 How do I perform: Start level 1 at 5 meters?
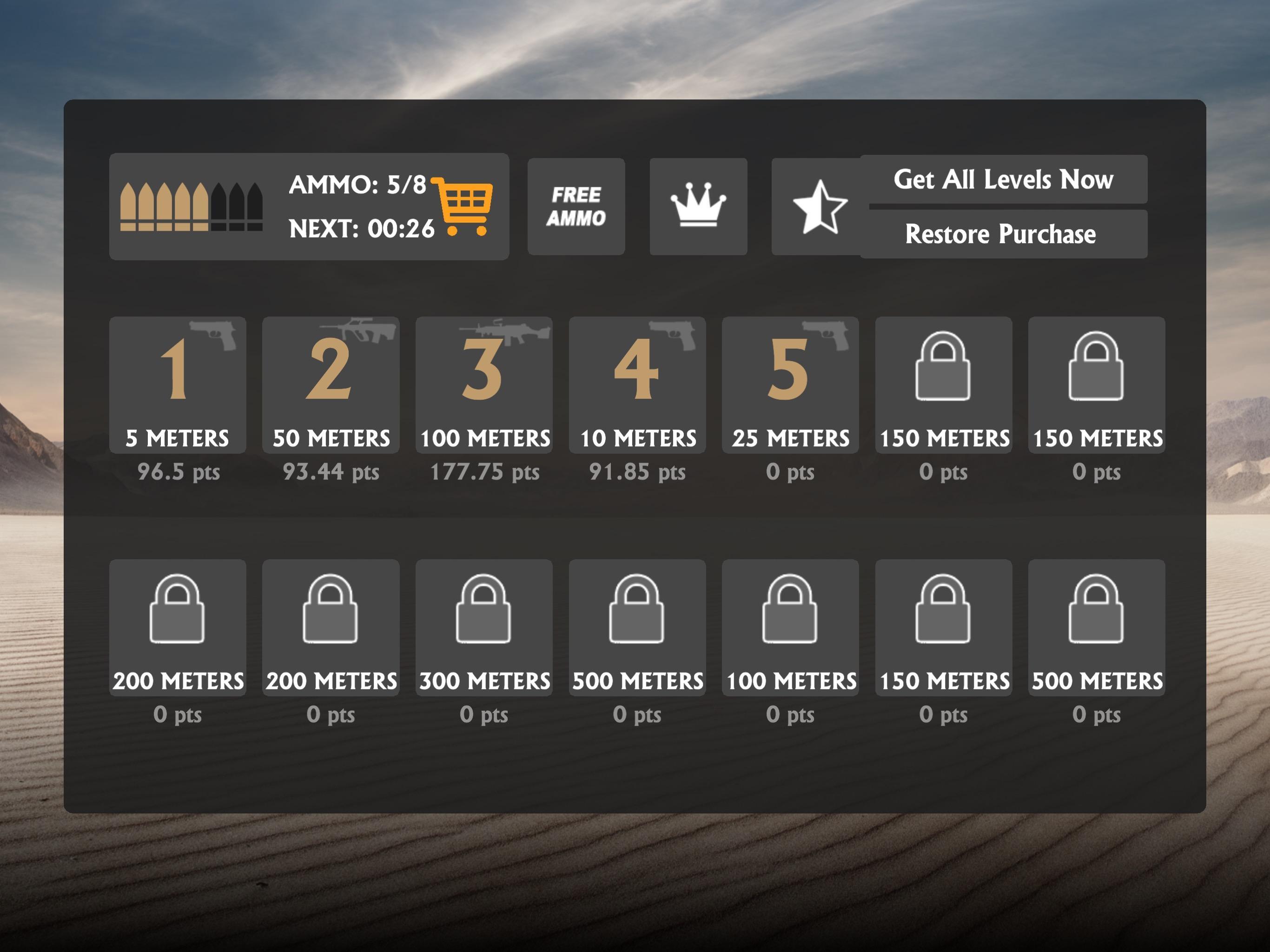(178, 385)
